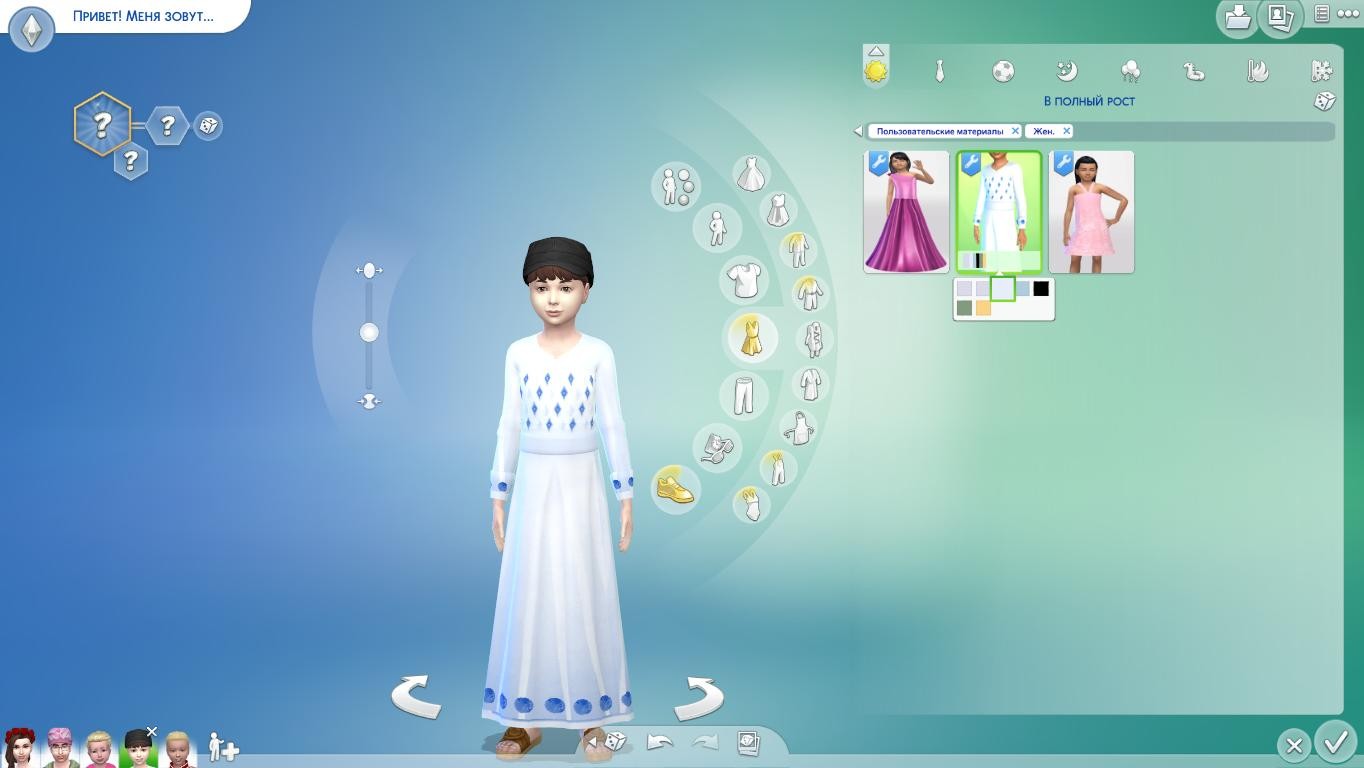Cancel Create-a-Sim with the X button
Viewport: 1364px width, 768px height.
coord(1294,745)
